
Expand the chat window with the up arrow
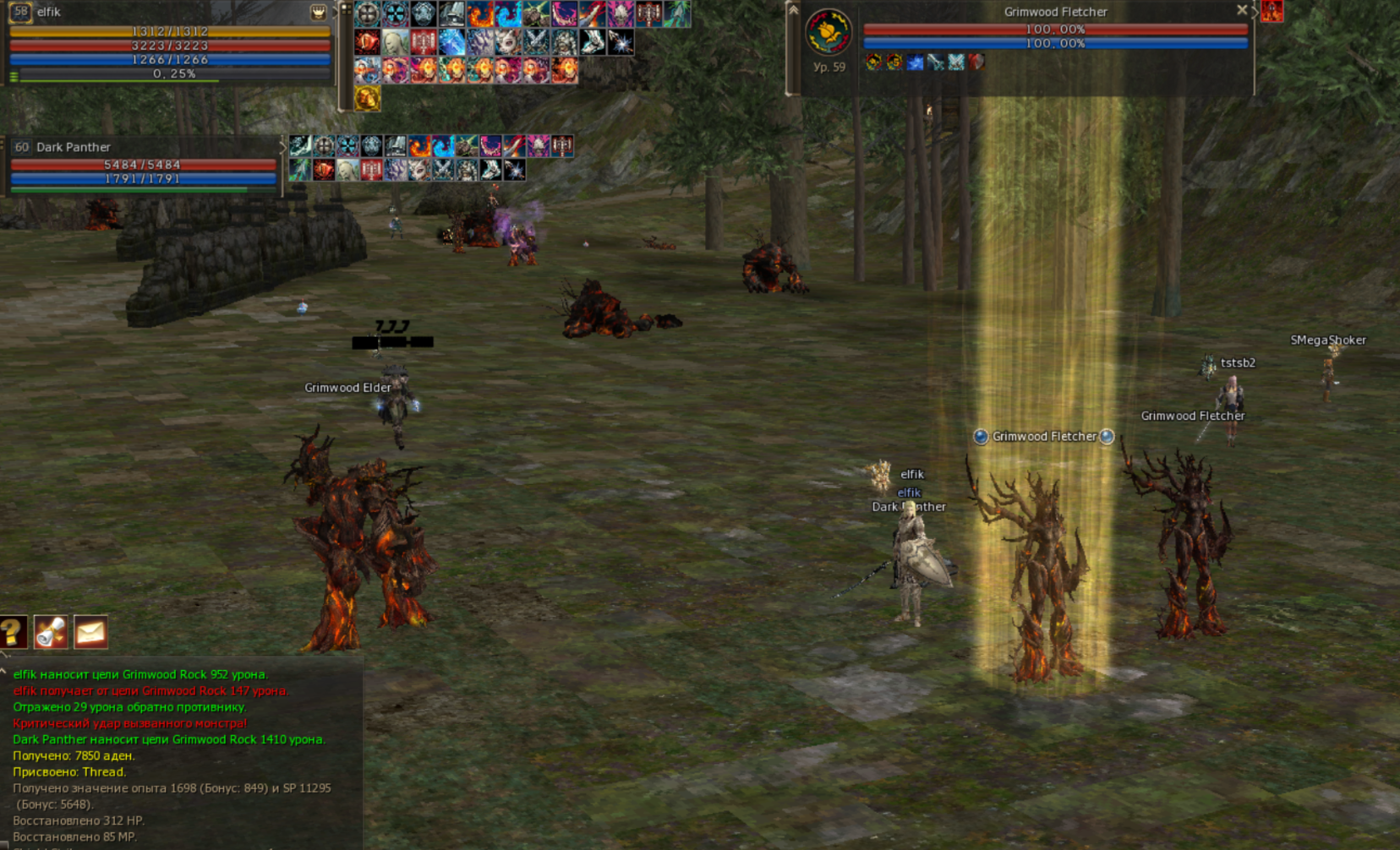tap(4, 672)
